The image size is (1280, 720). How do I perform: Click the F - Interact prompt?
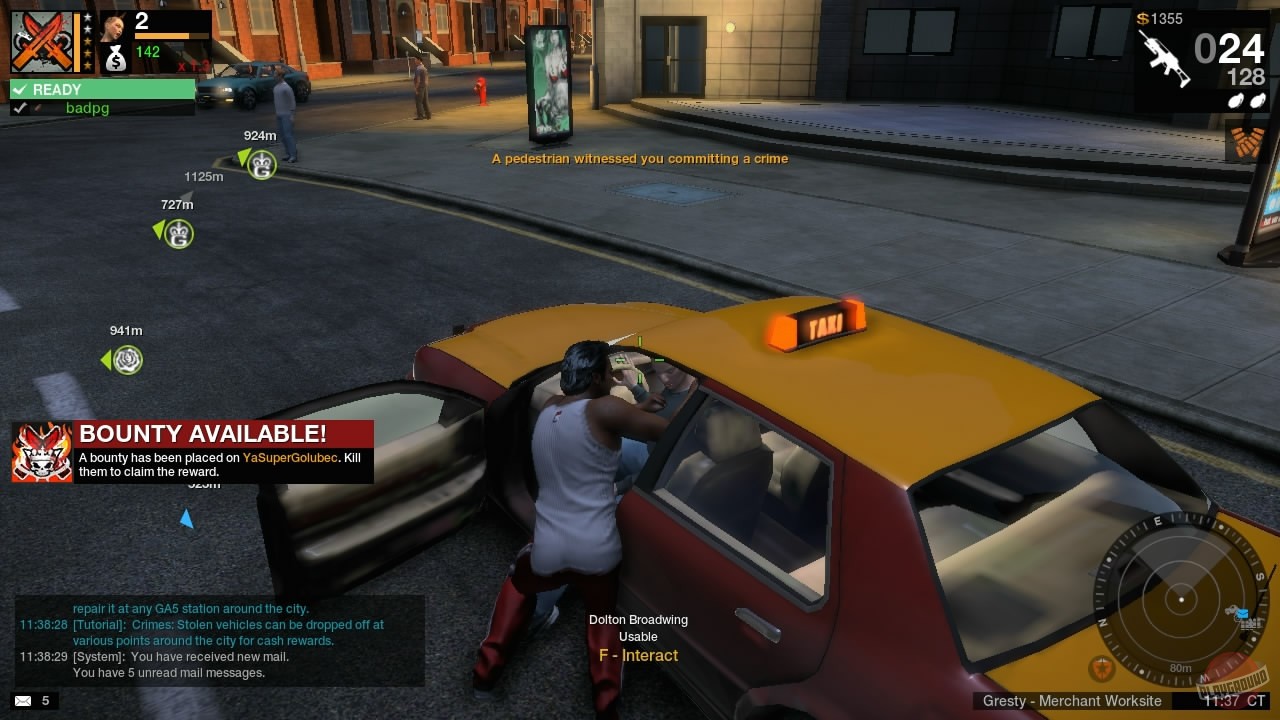(638, 655)
